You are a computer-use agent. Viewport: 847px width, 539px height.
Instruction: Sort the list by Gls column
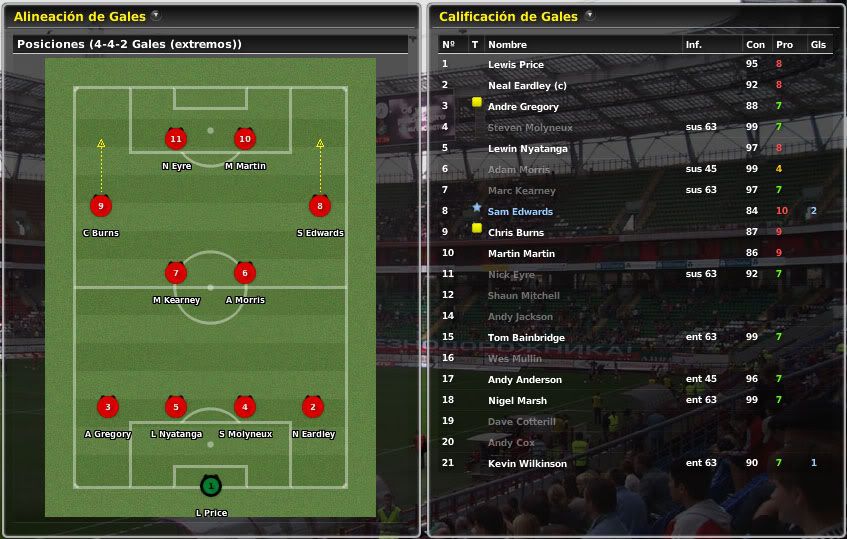818,45
